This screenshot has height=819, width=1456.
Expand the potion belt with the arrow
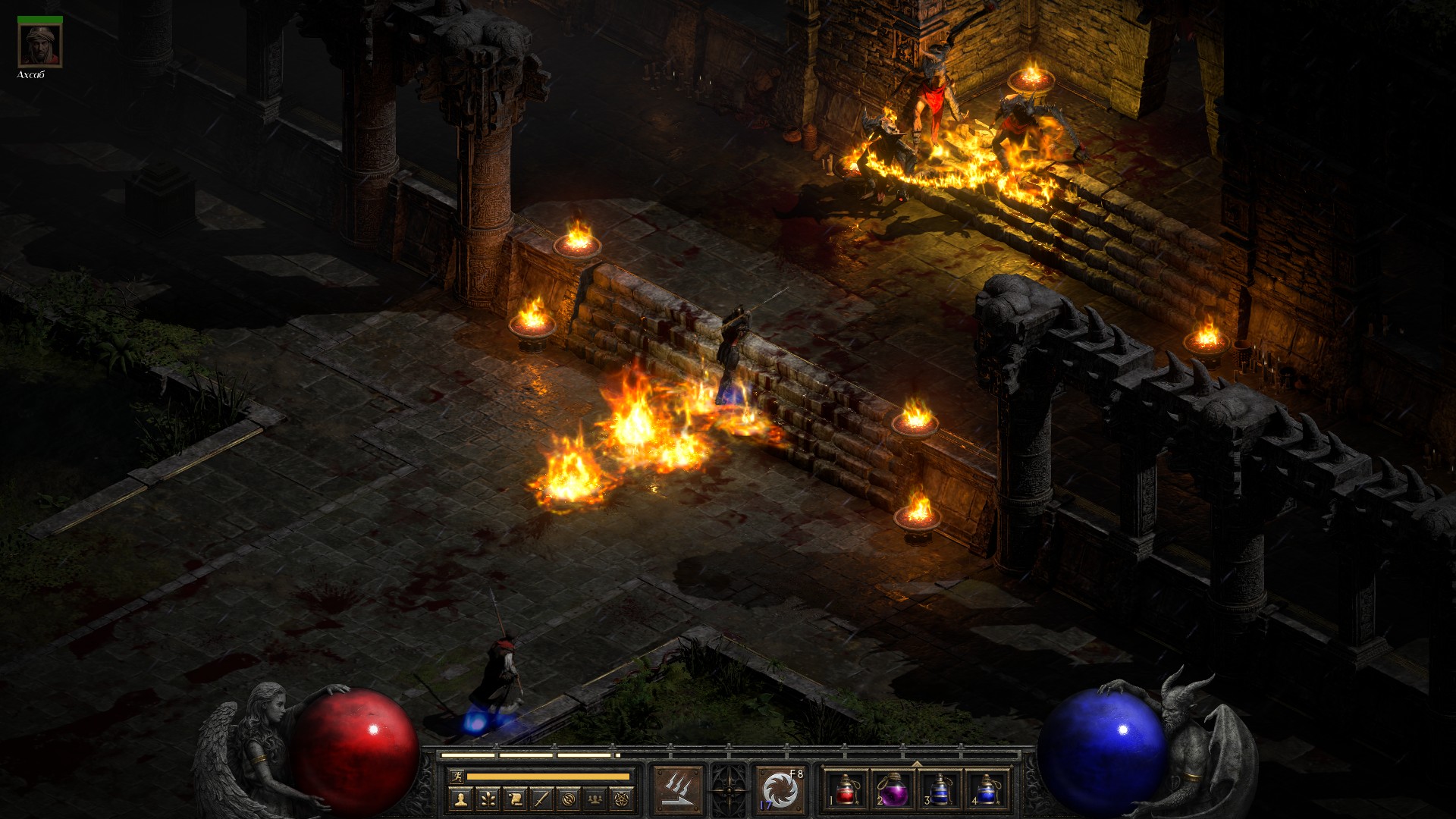917,763
